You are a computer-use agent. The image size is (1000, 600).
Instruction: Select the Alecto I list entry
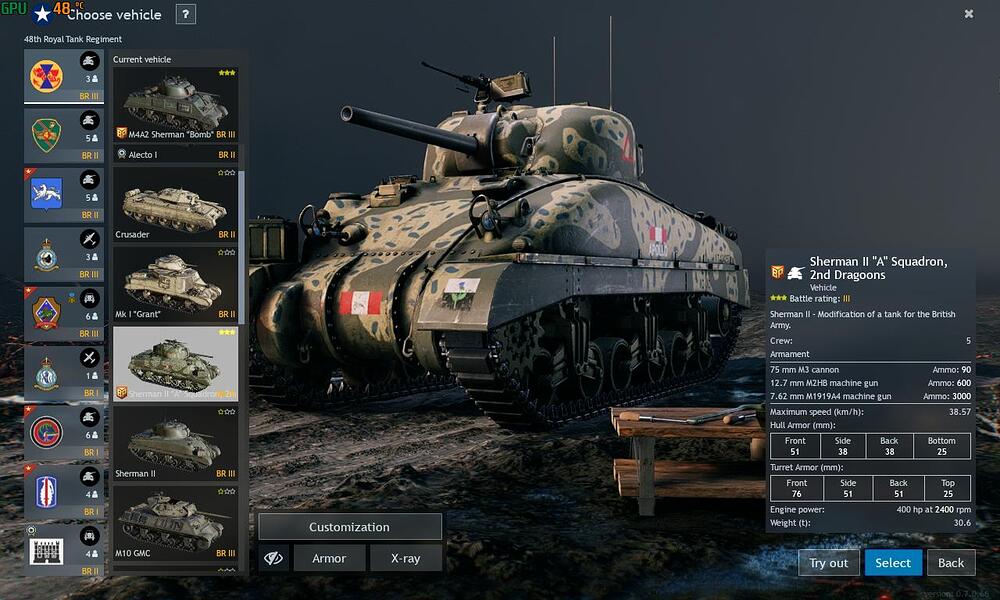175,155
